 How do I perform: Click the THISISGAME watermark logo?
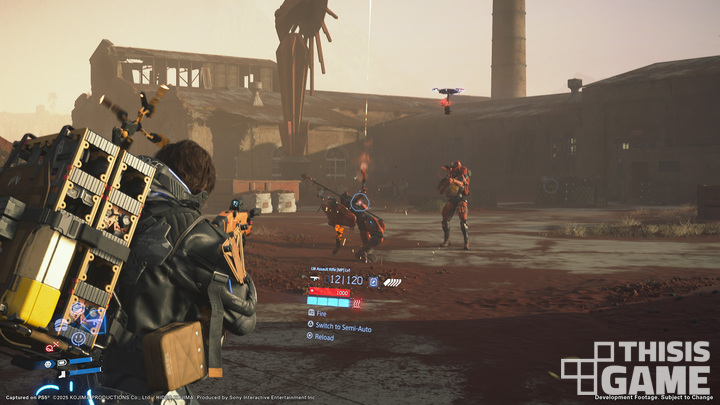636,368
